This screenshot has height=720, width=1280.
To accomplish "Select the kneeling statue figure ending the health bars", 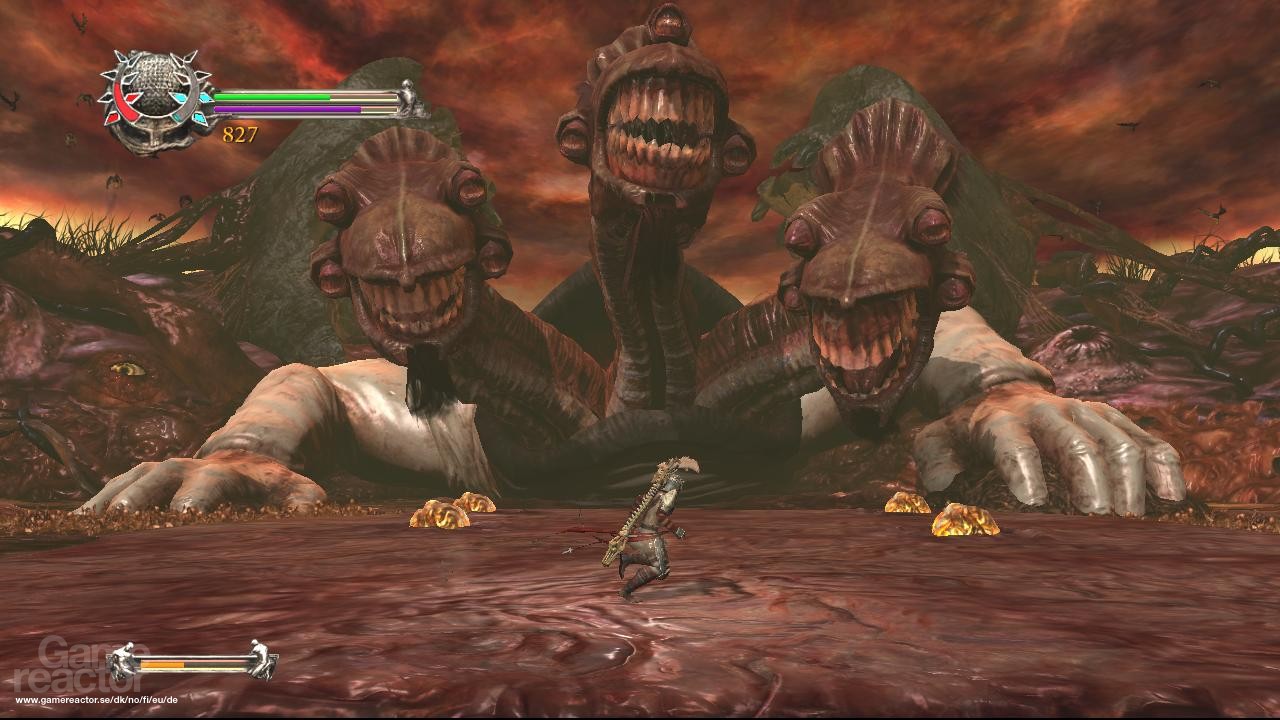I will pyautogui.click(x=408, y=96).
